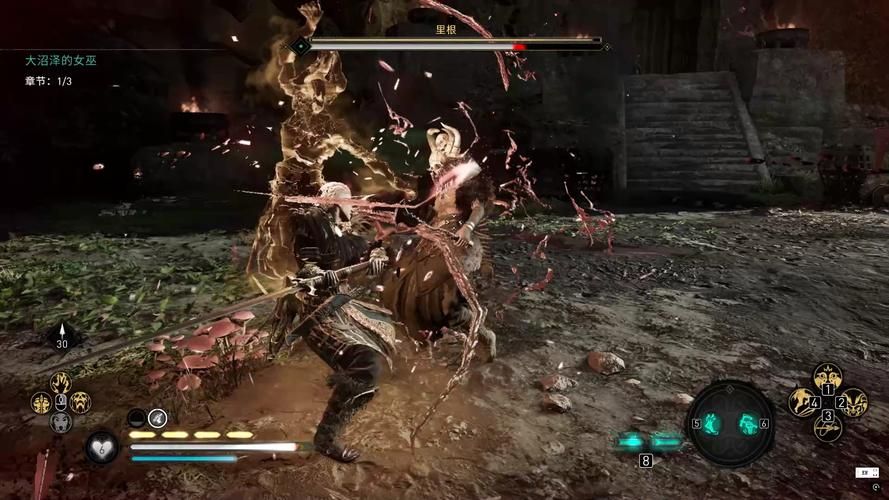This screenshot has width=889, height=500.
Task: Select the grey wolf head ability
Action: coord(61,422)
